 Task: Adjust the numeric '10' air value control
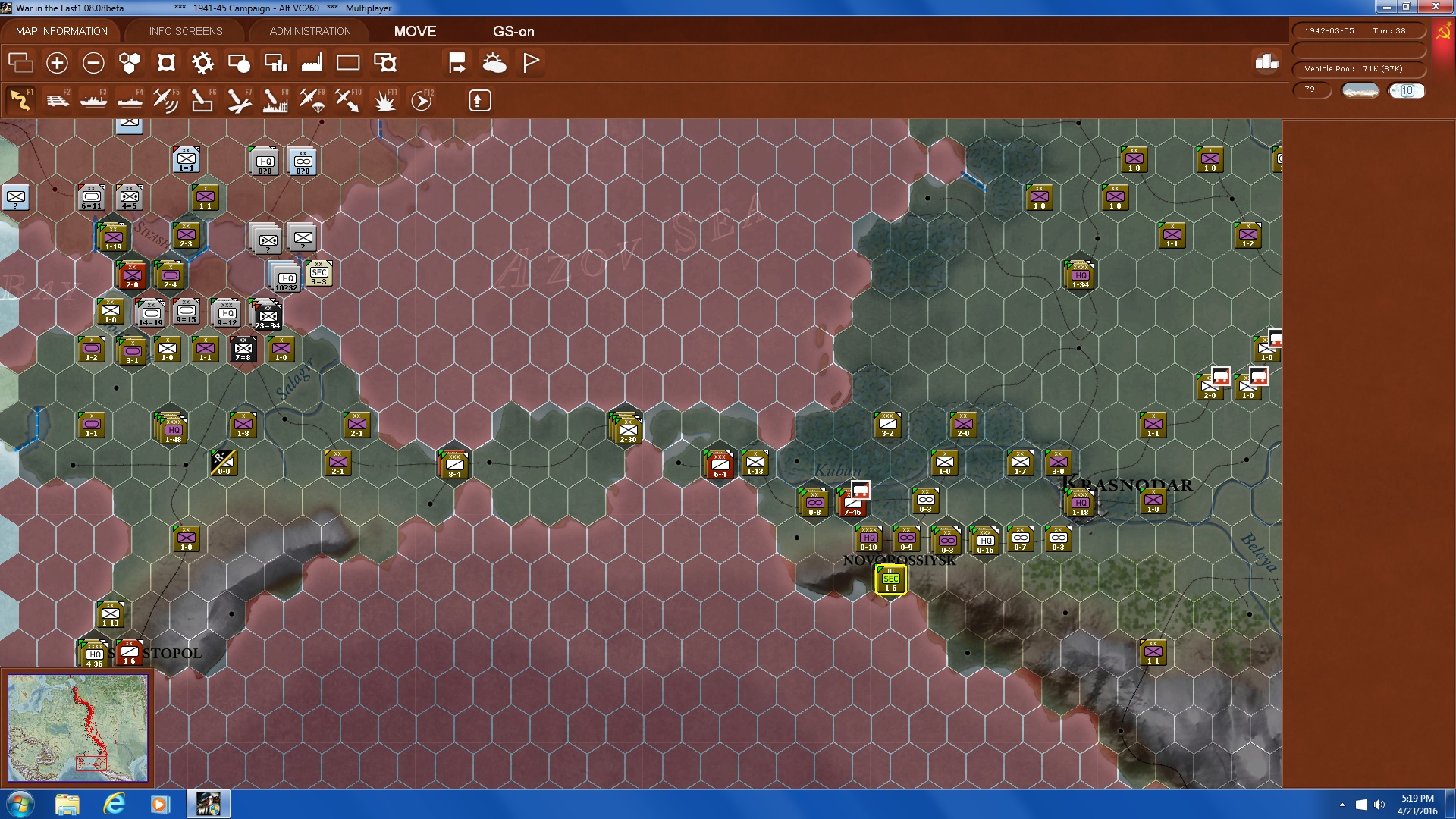click(1407, 90)
